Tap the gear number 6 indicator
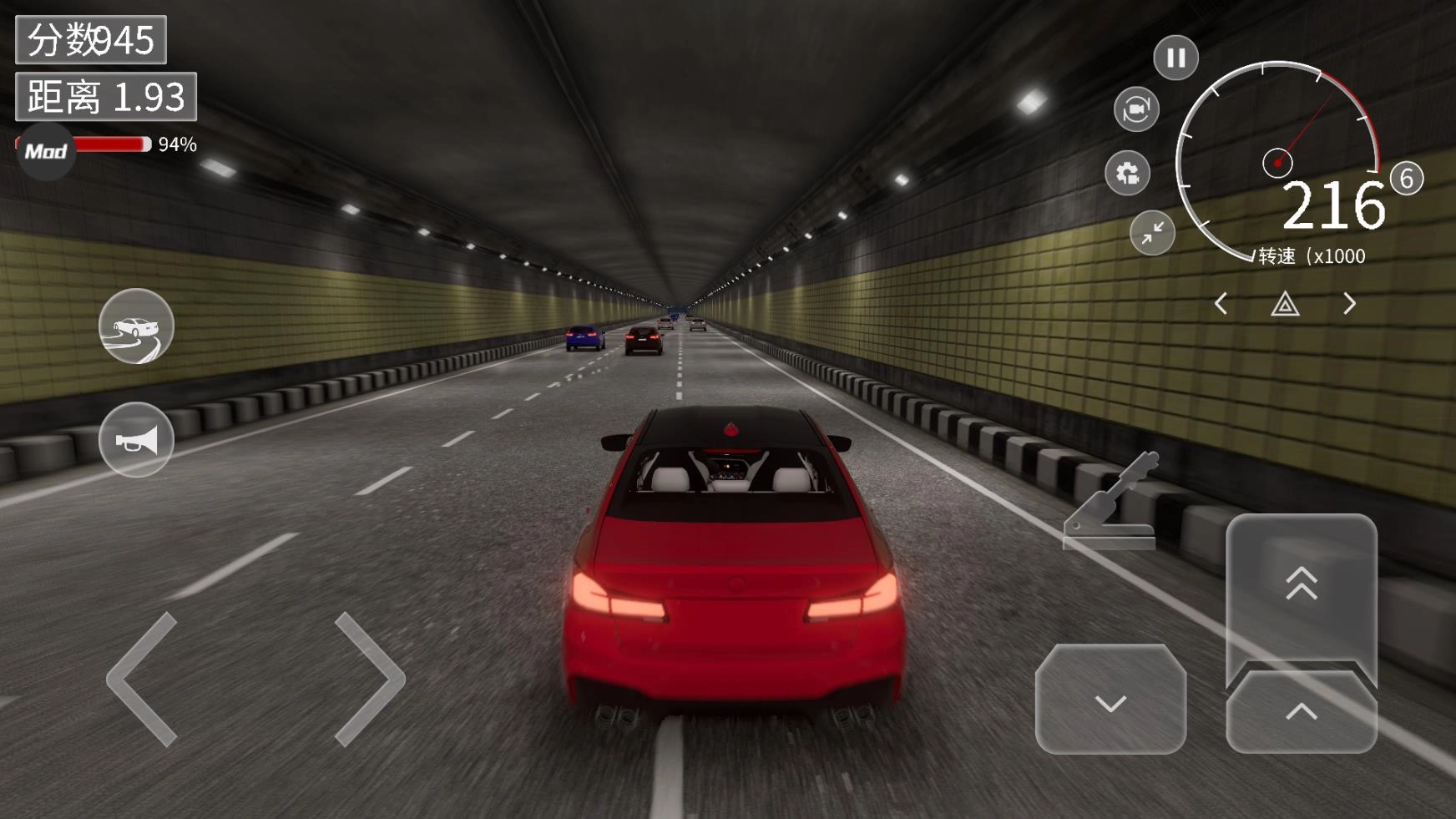Image resolution: width=1456 pixels, height=819 pixels. coord(1407,178)
